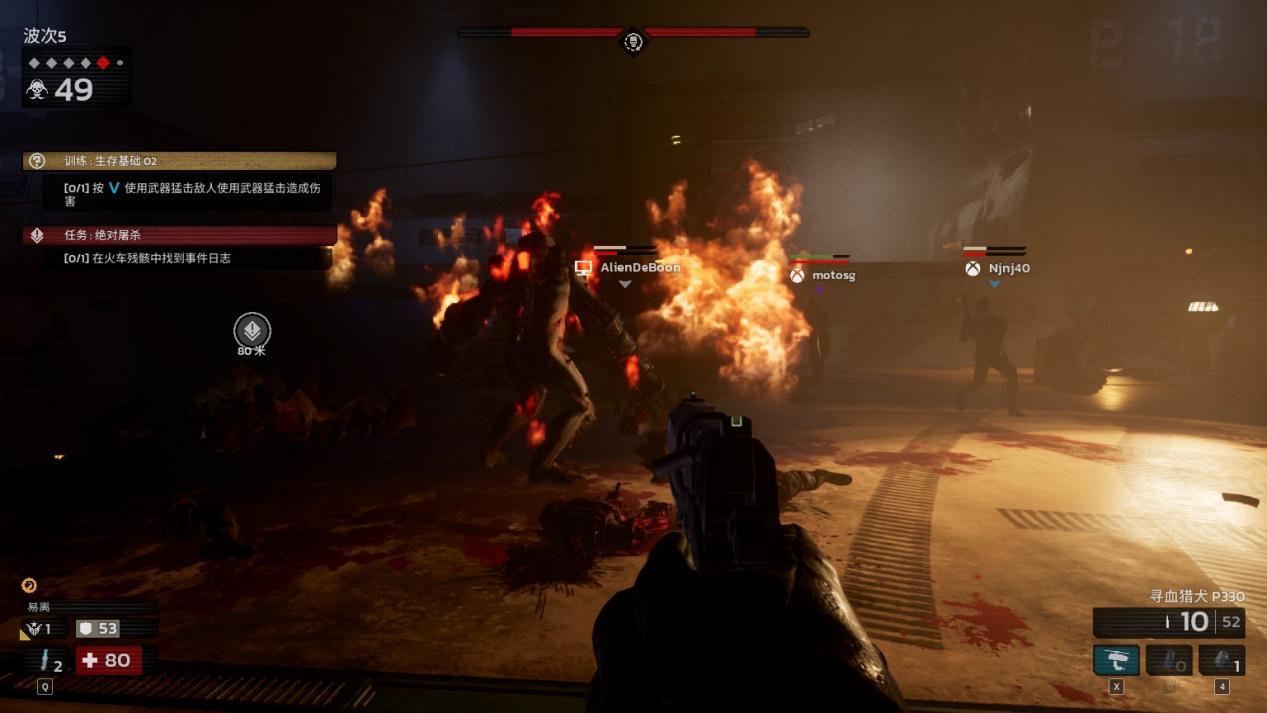Select the highlighted drone gadget slot

[1116, 660]
